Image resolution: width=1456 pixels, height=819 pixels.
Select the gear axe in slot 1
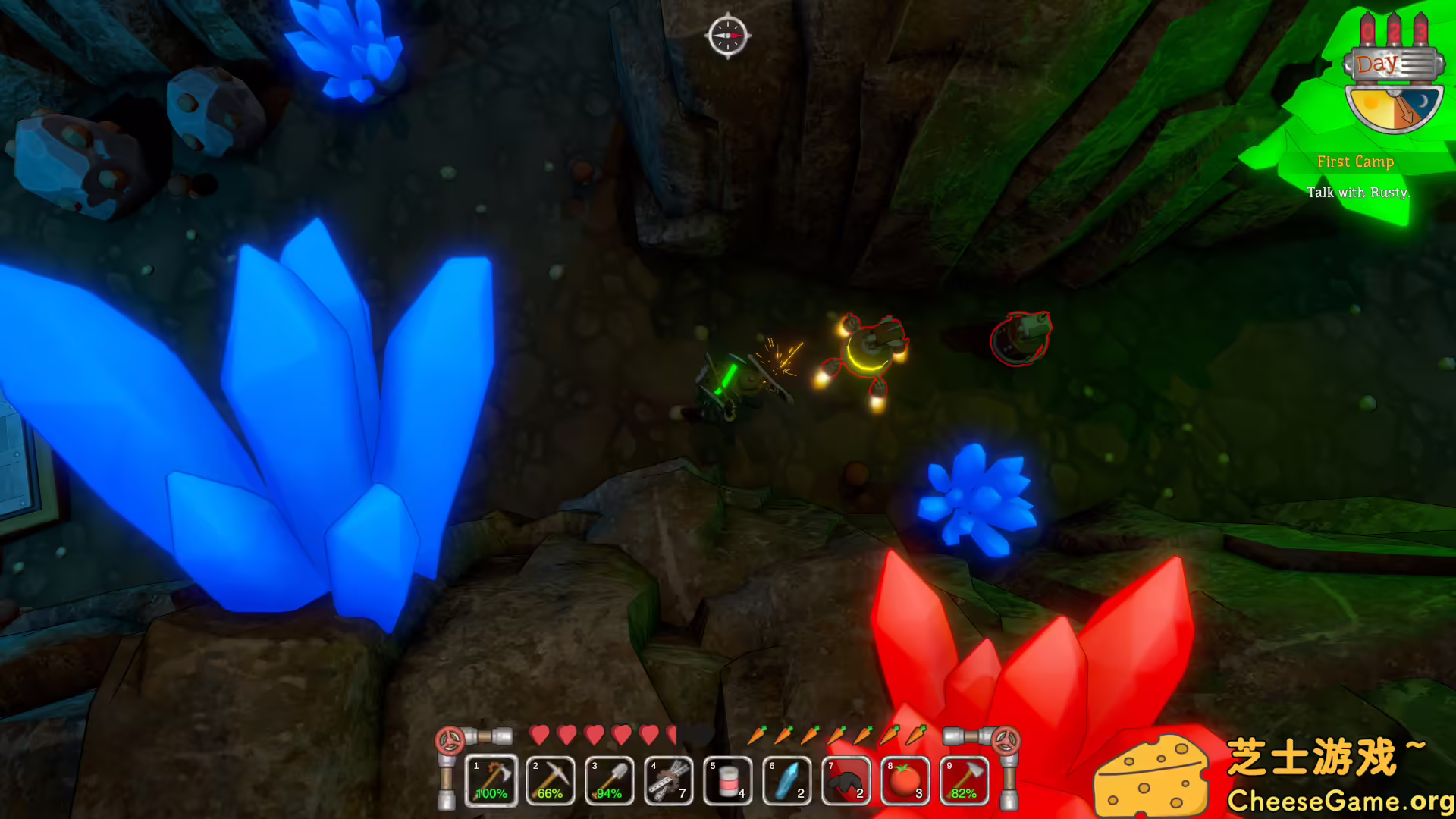(491, 780)
